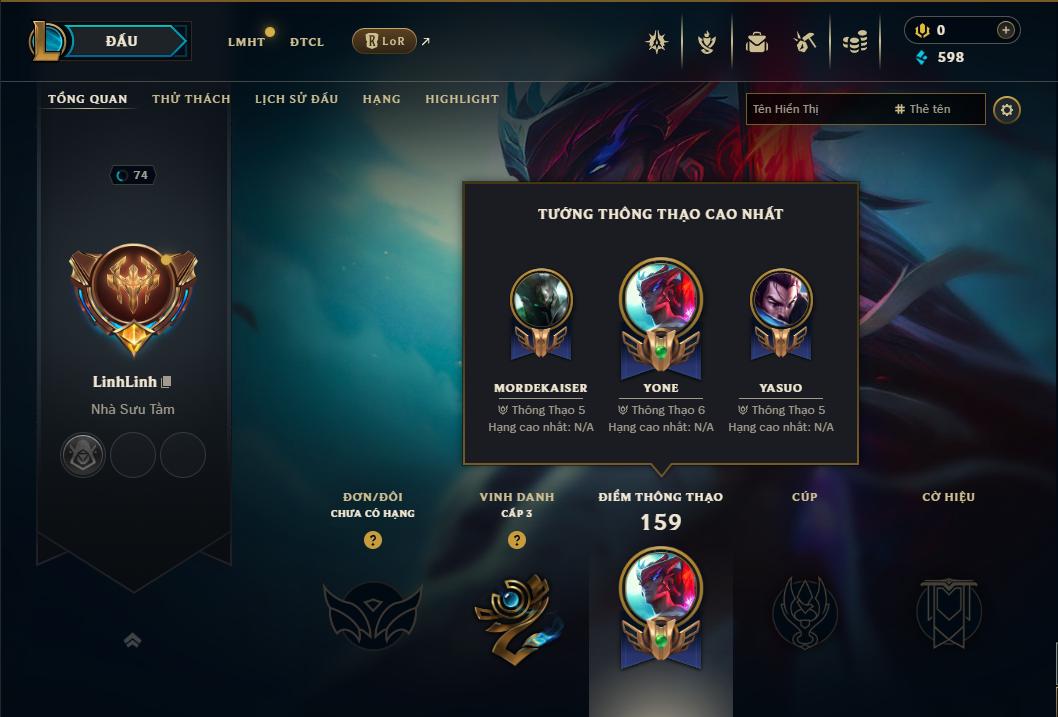1058x717 pixels.
Task: Show the HIGHLIGHT tab
Action: tap(461, 99)
